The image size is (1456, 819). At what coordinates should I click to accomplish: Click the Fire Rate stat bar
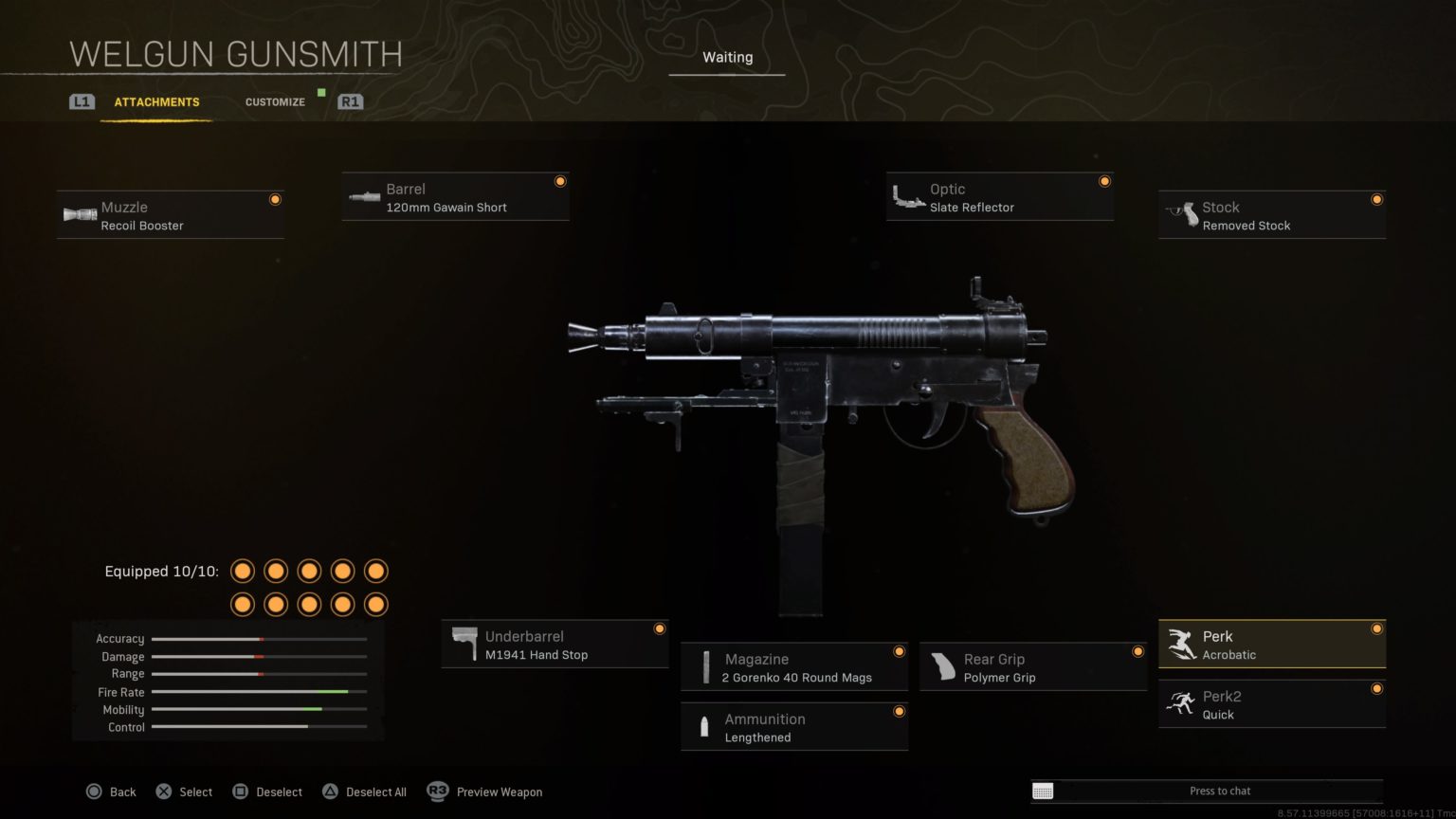pyautogui.click(x=258, y=692)
